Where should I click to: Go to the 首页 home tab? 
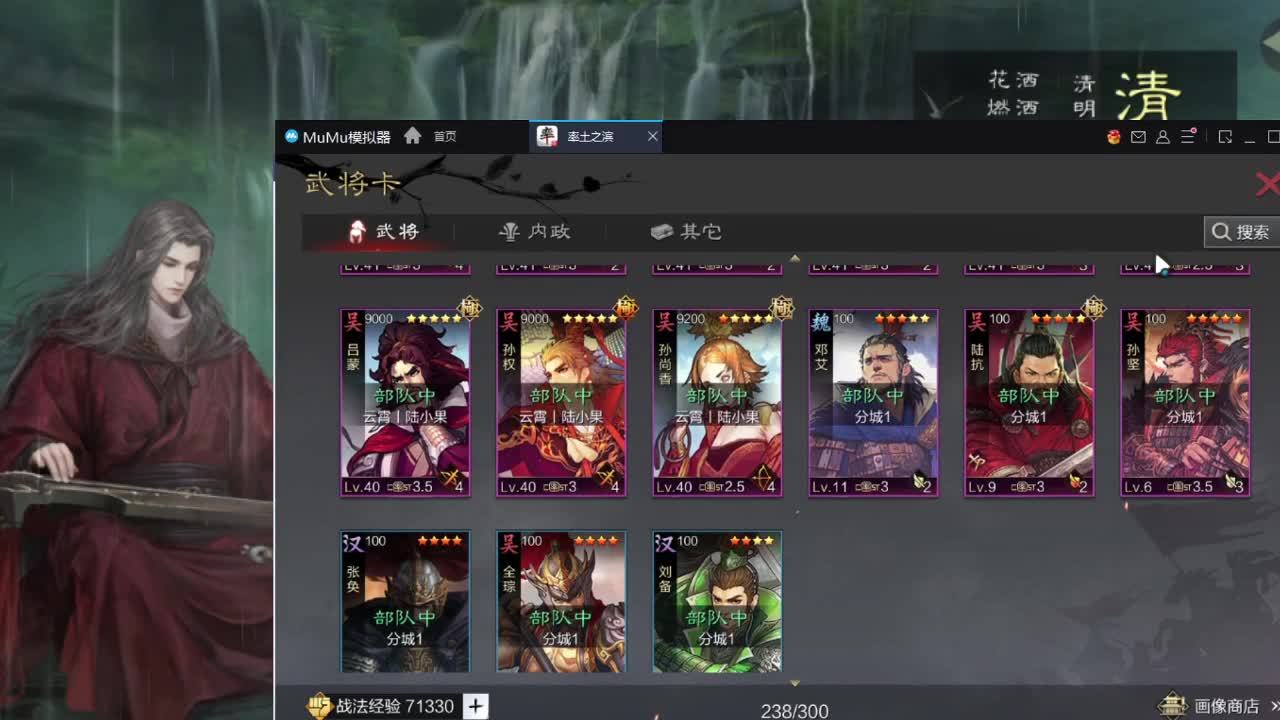point(435,136)
